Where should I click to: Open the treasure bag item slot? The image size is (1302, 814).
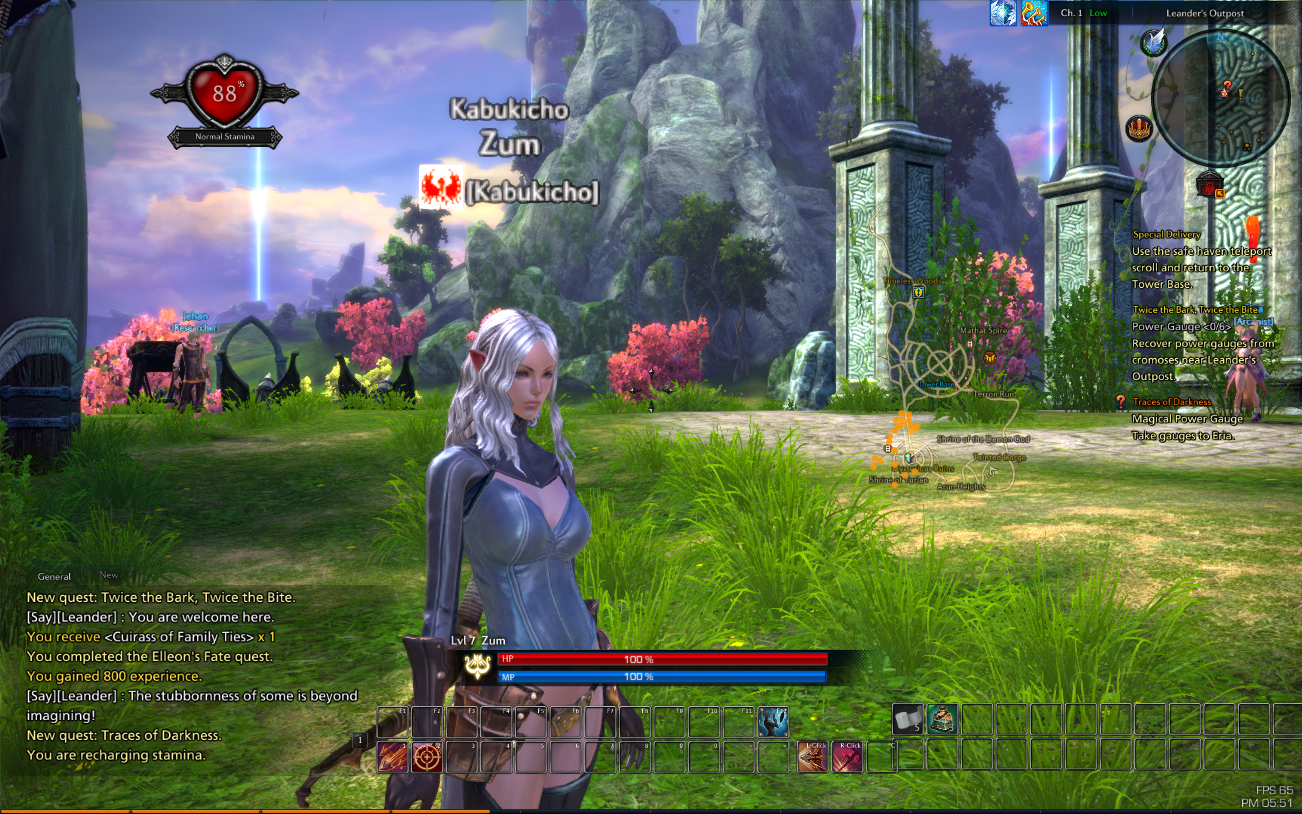pos(942,719)
